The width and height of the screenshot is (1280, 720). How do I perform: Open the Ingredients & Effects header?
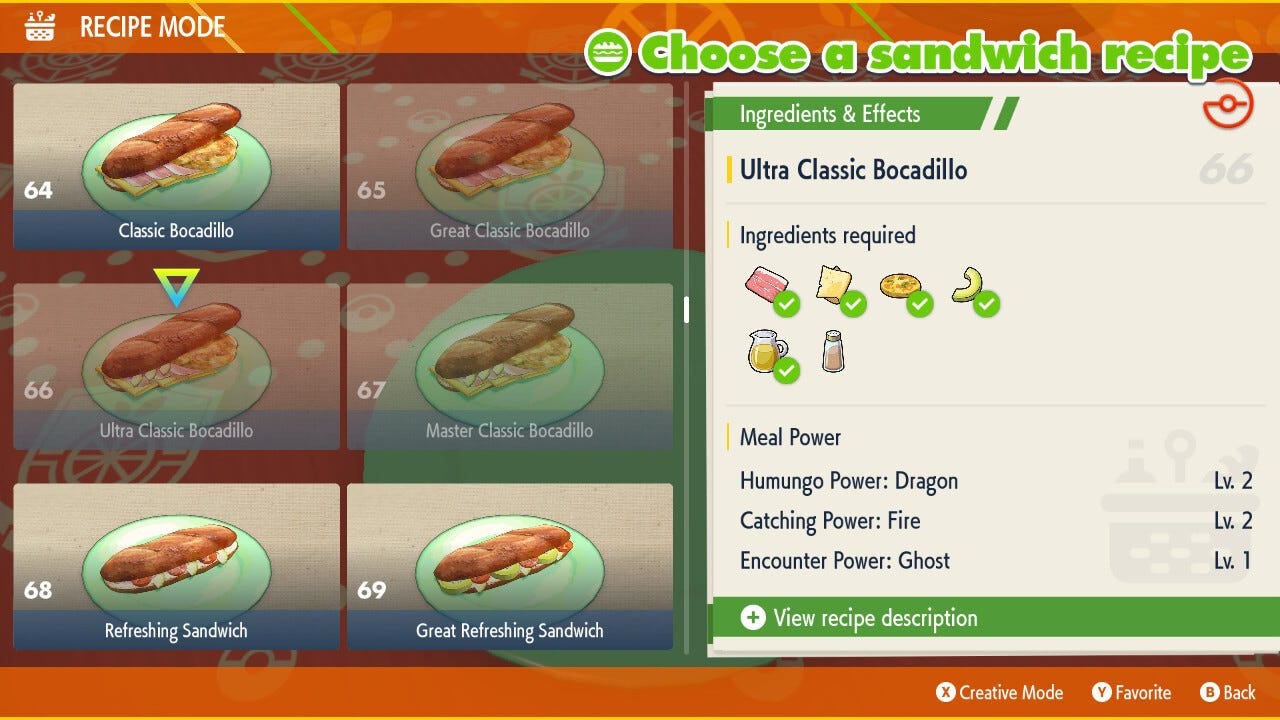[x=828, y=114]
